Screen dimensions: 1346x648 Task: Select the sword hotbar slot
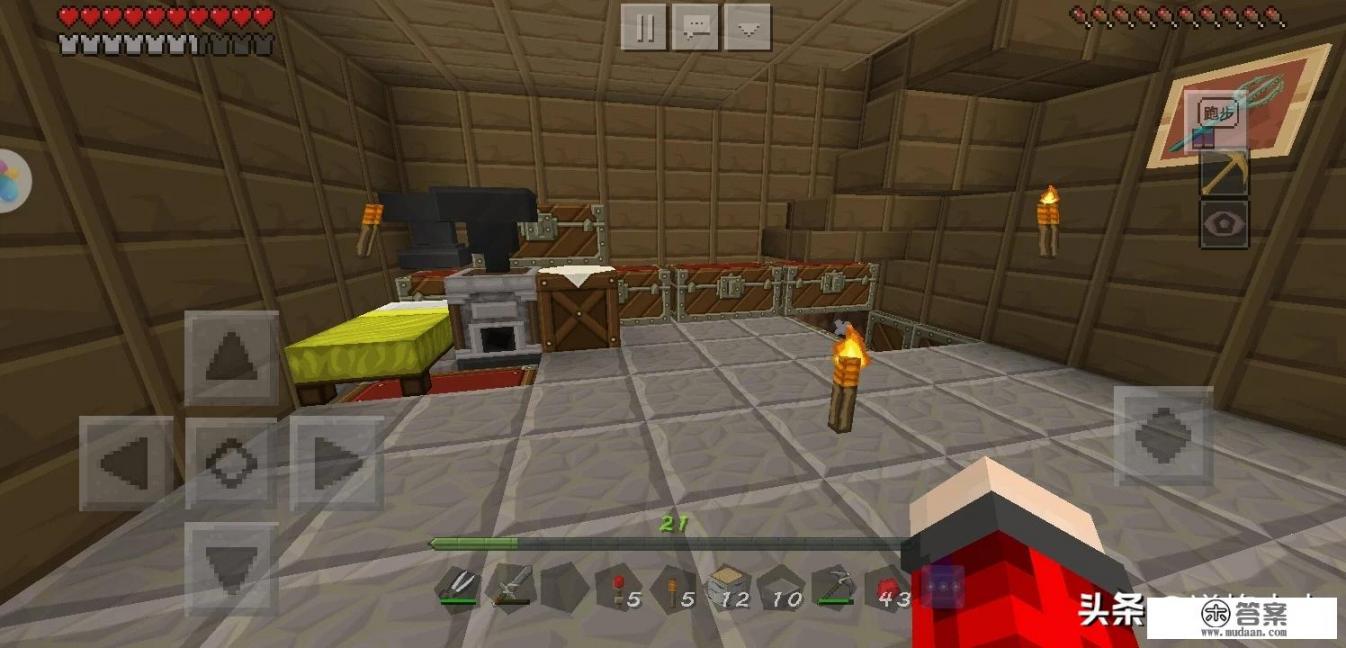(x=509, y=586)
